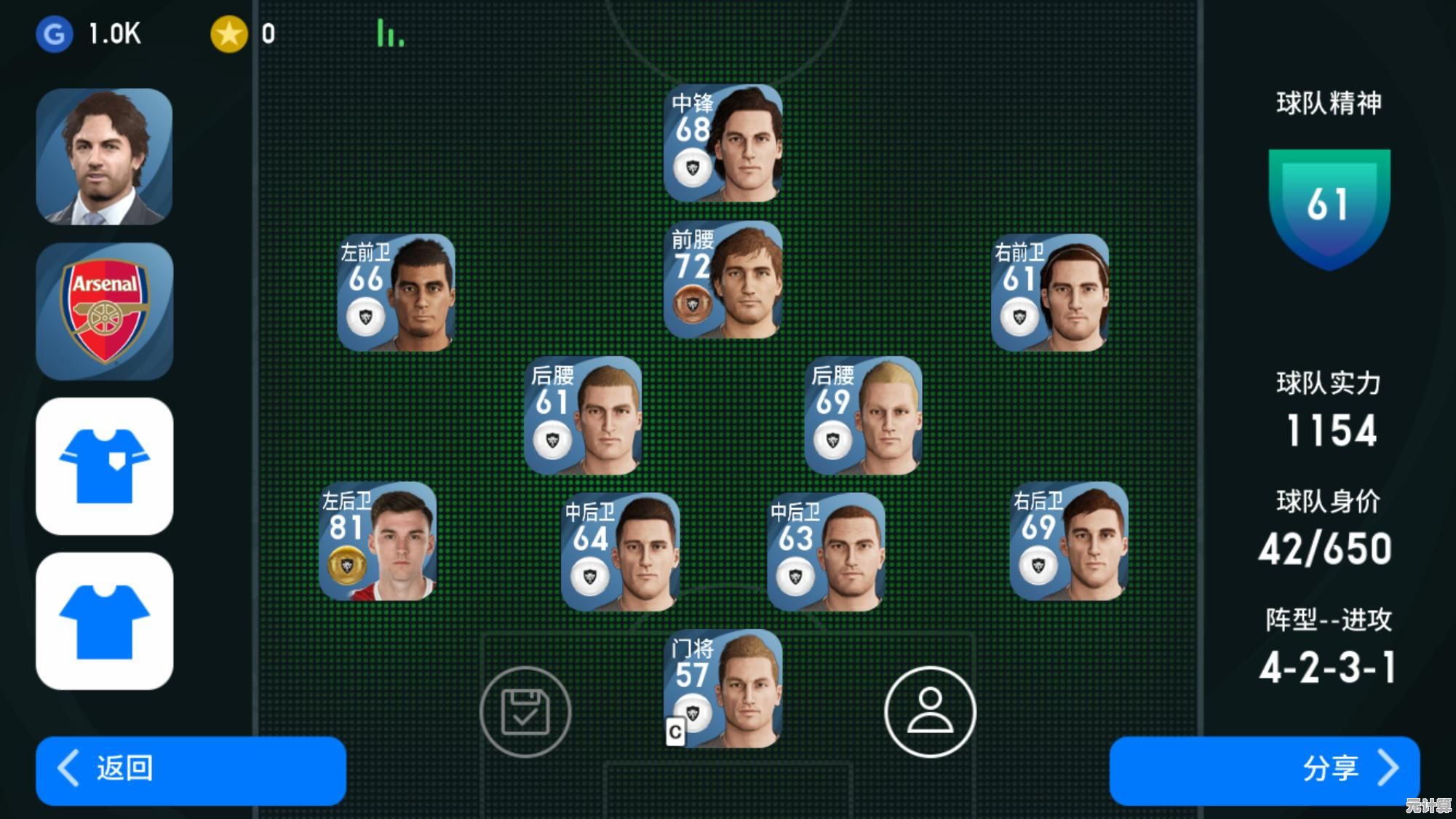Go back with the 返回 button
Image resolution: width=1456 pixels, height=819 pixels.
click(x=191, y=770)
